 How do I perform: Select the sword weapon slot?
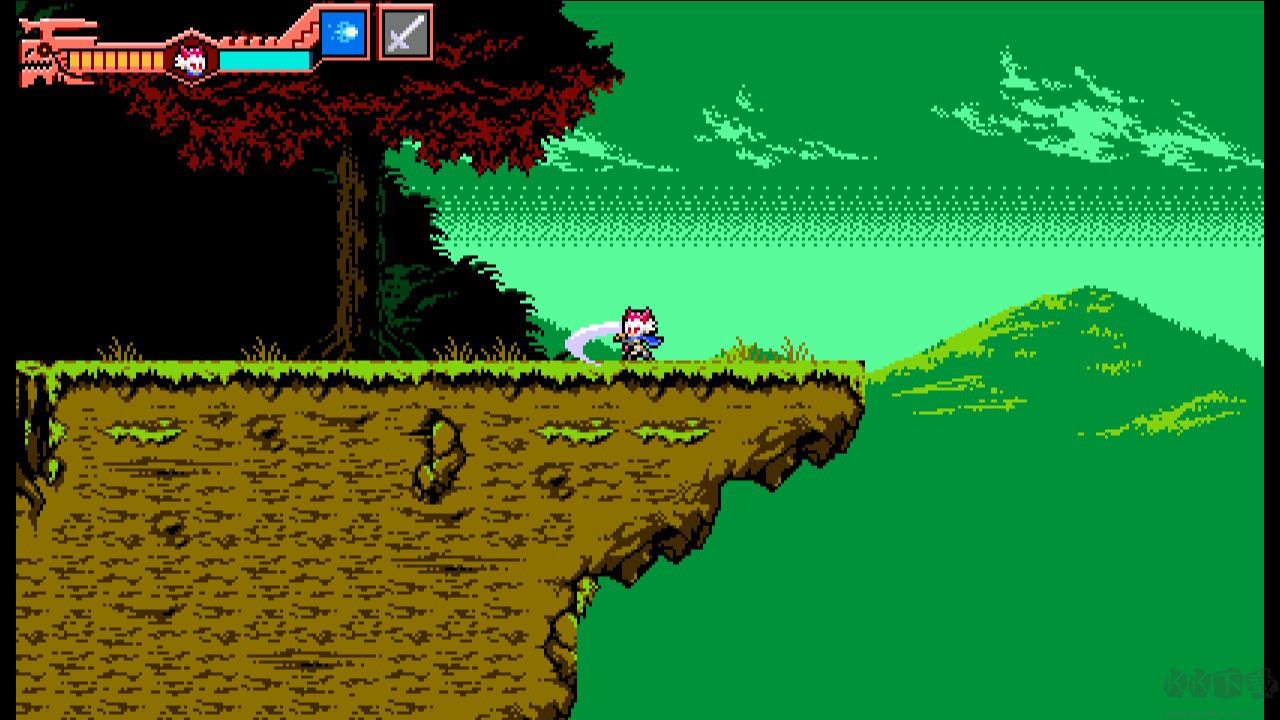405,33
